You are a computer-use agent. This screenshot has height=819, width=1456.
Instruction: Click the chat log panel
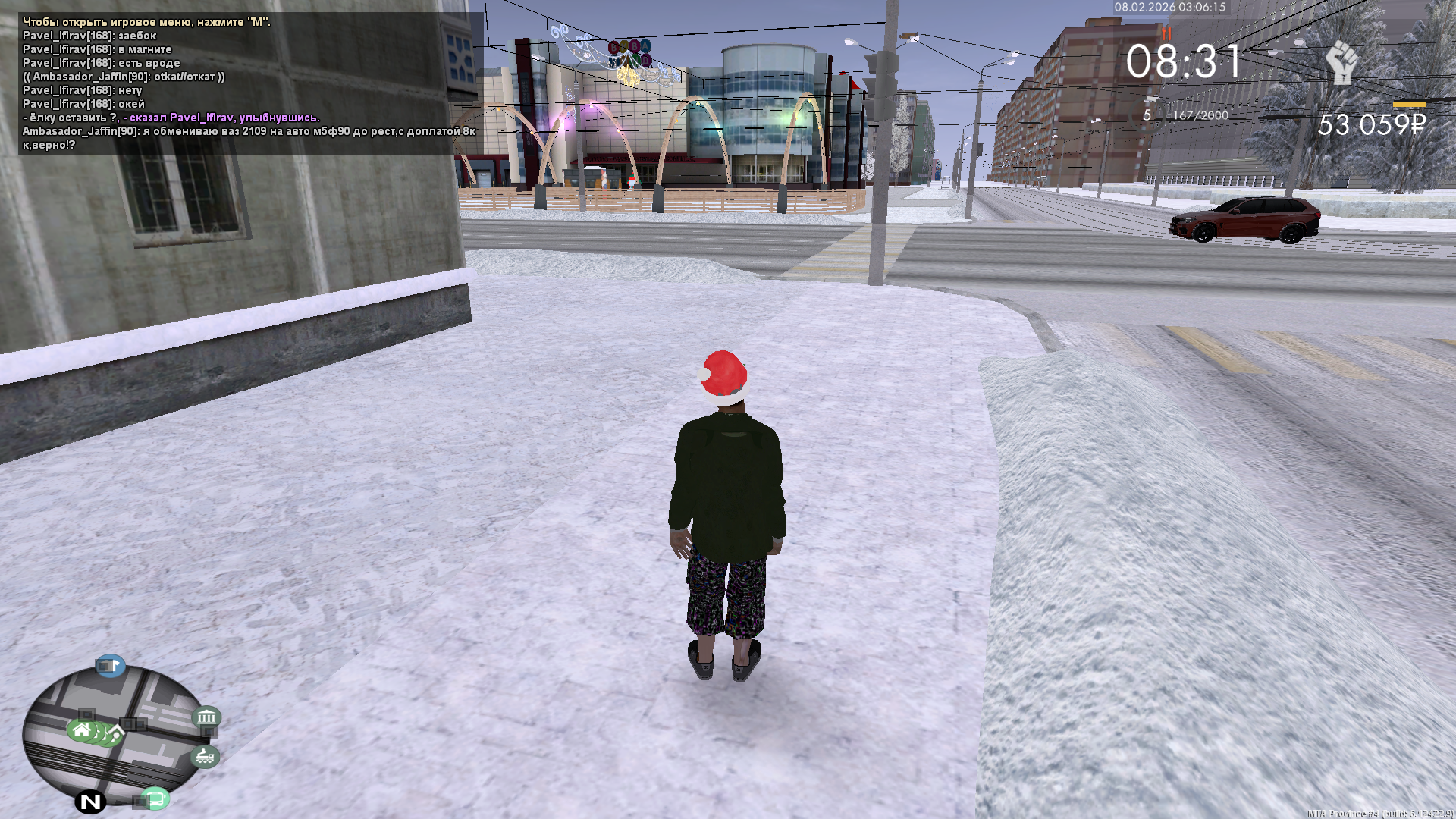click(x=249, y=83)
